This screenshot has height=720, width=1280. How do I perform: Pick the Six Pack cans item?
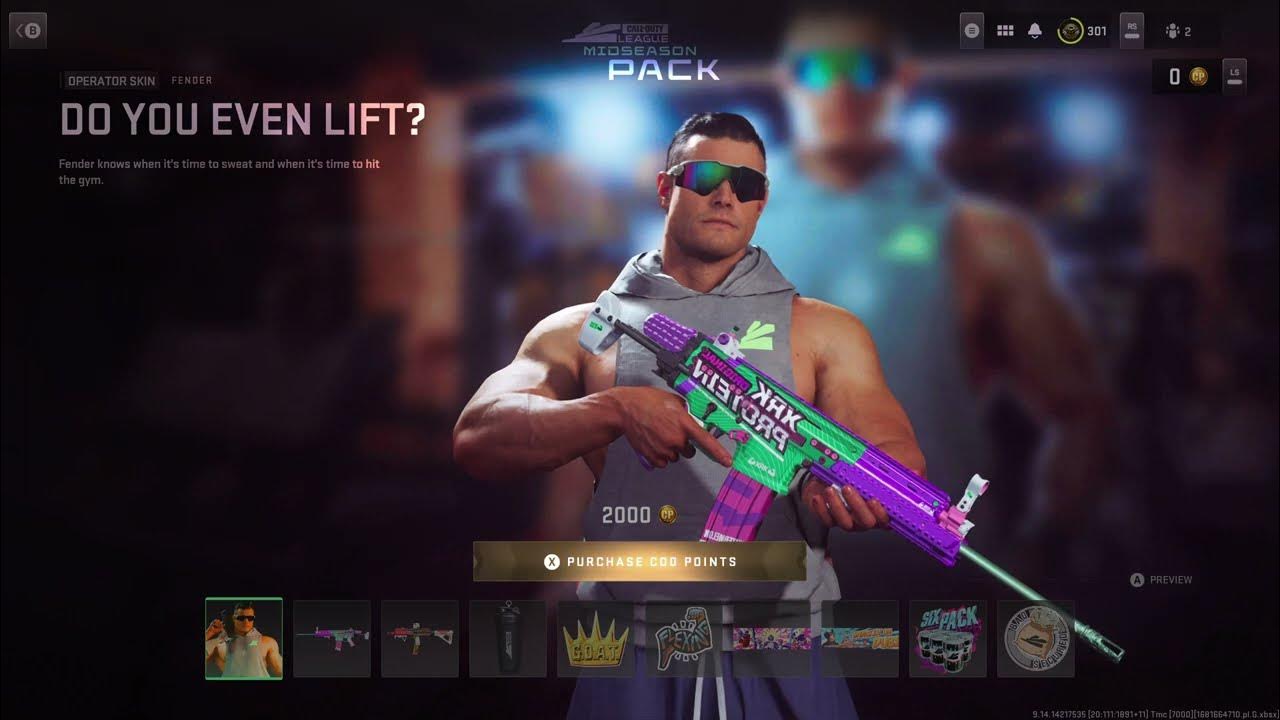point(948,639)
